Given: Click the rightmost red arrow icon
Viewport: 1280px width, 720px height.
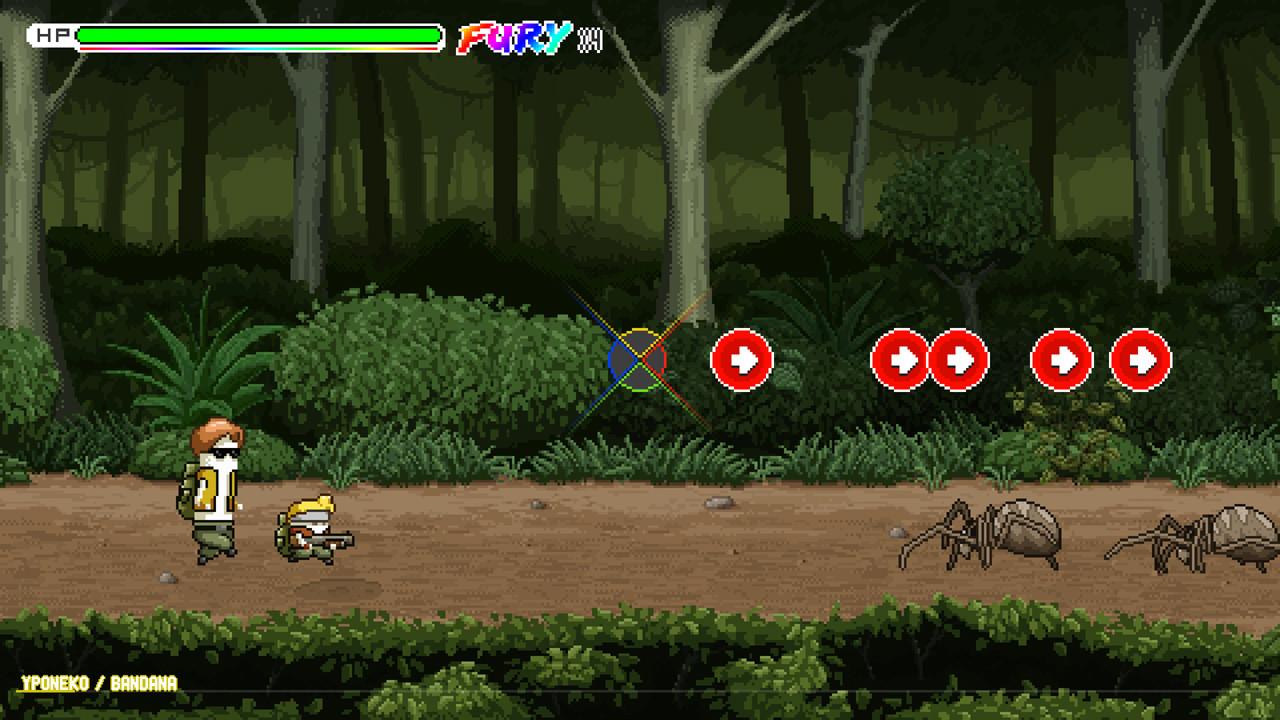Looking at the screenshot, I should pos(1142,360).
